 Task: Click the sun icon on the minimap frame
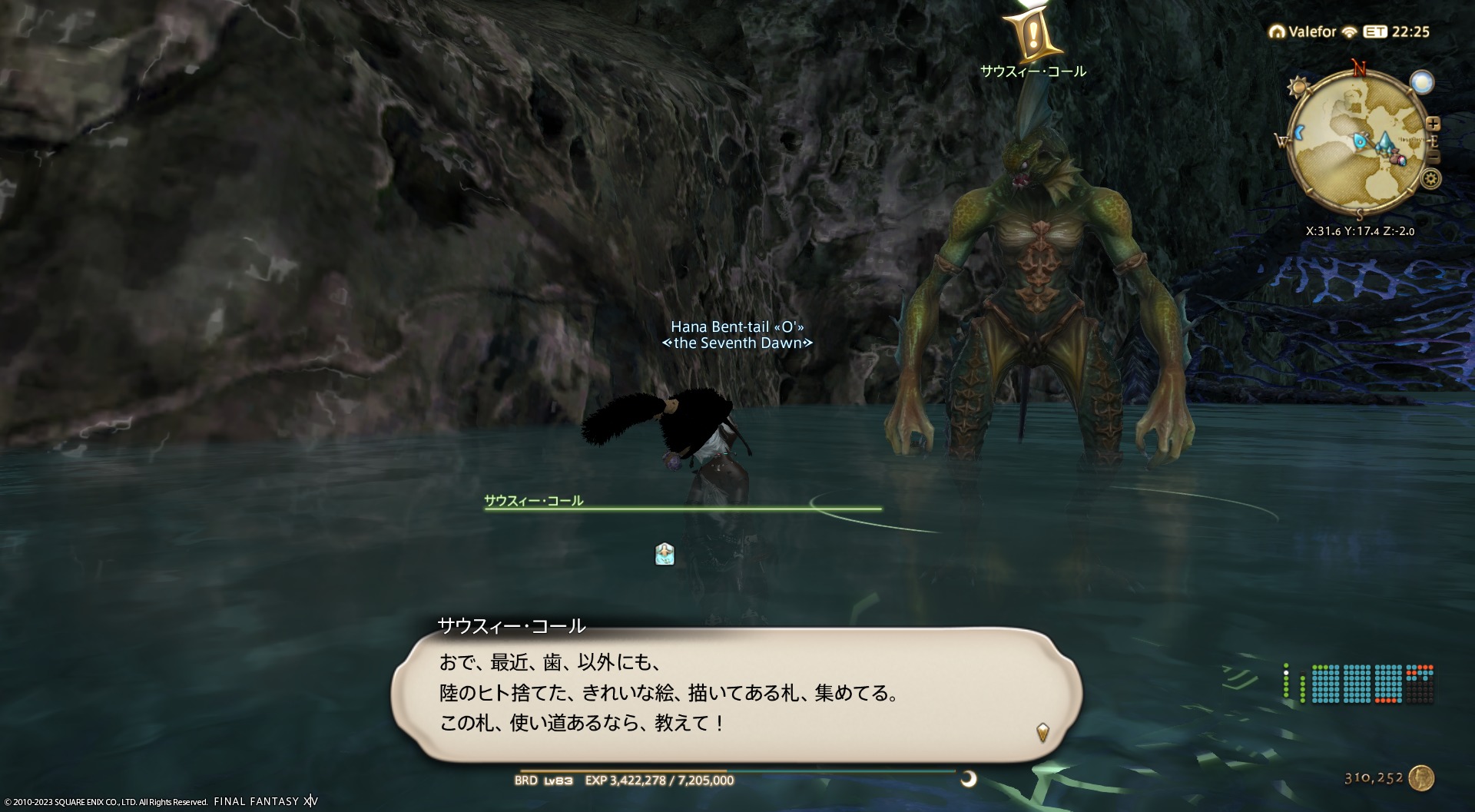click(1298, 86)
